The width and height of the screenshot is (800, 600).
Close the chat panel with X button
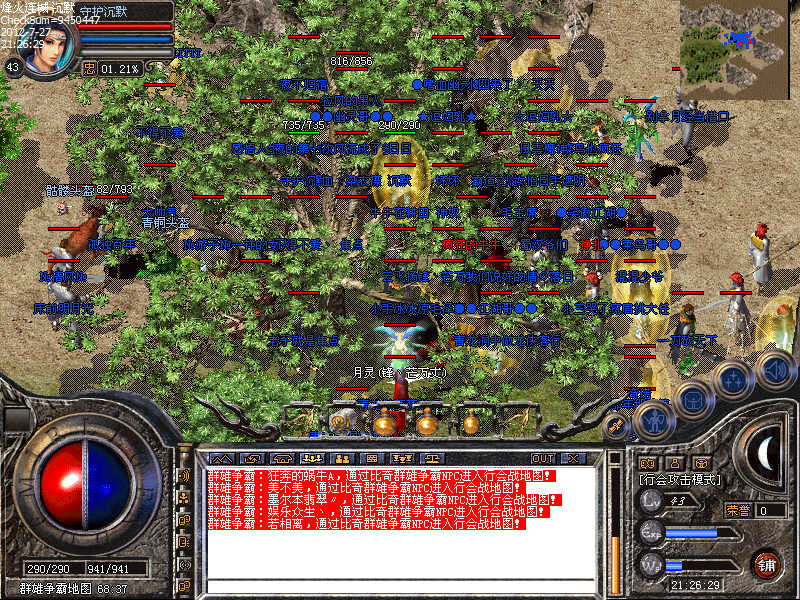[572, 458]
